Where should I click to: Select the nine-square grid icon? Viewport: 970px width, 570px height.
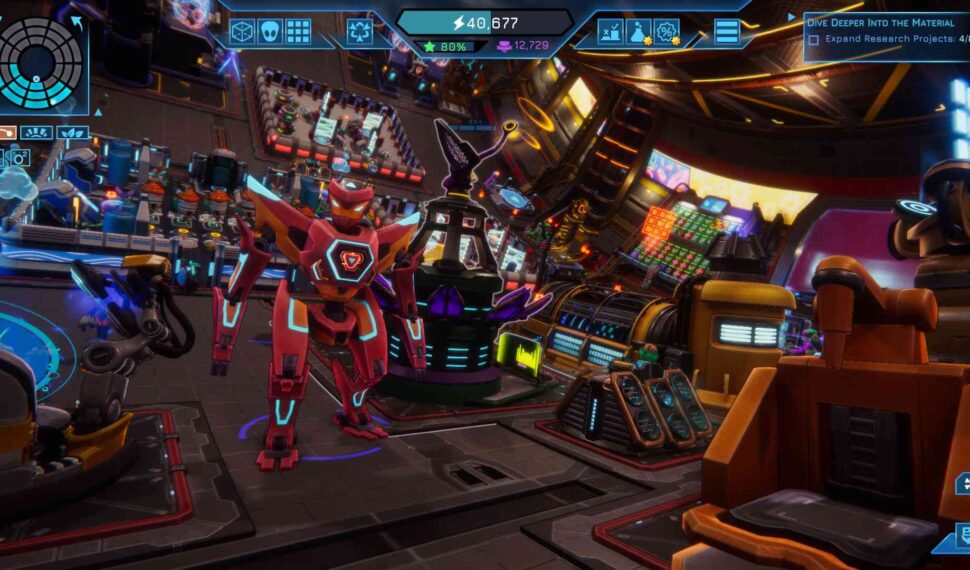coord(298,32)
